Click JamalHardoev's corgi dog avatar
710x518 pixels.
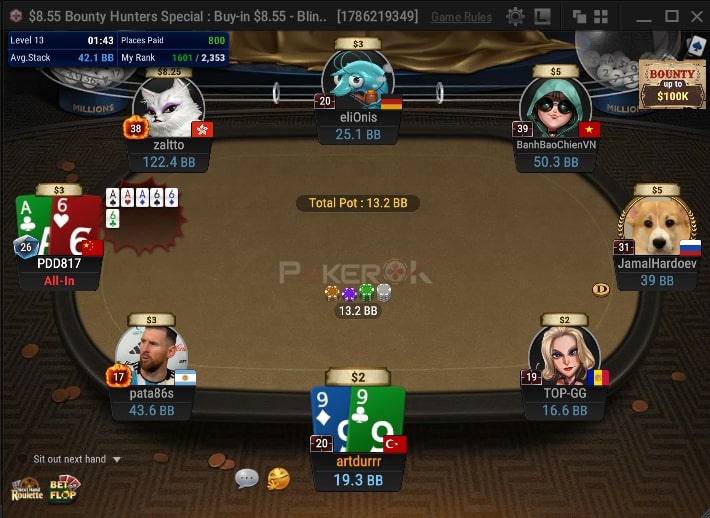tap(655, 226)
